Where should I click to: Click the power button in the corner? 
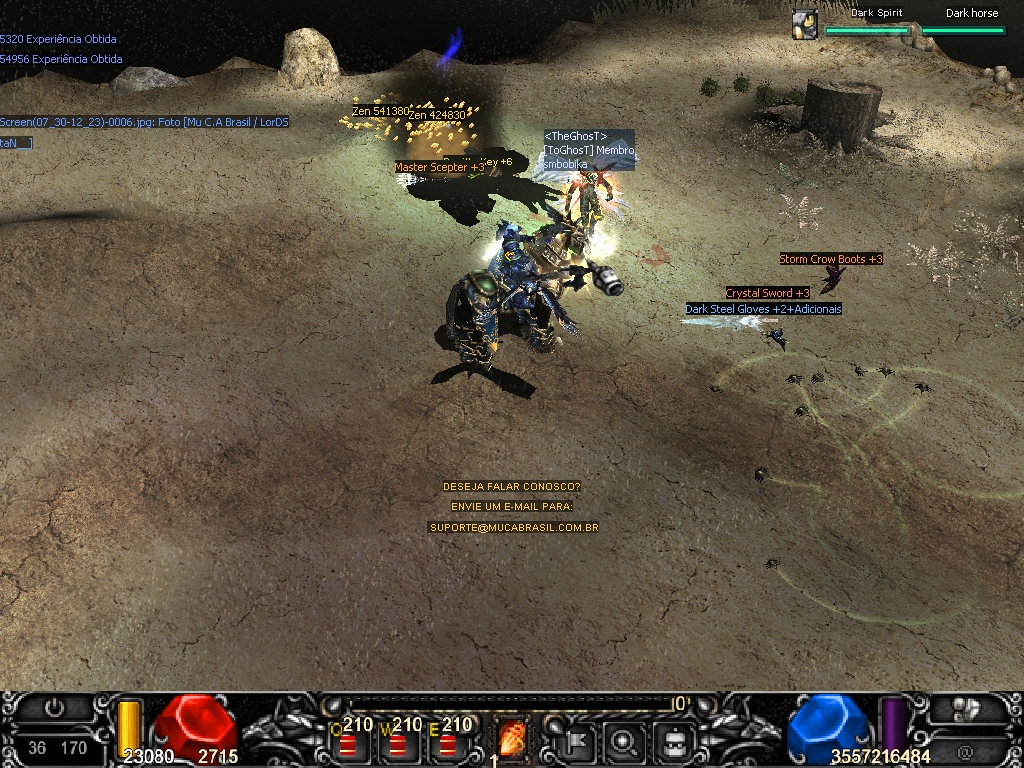[54, 709]
